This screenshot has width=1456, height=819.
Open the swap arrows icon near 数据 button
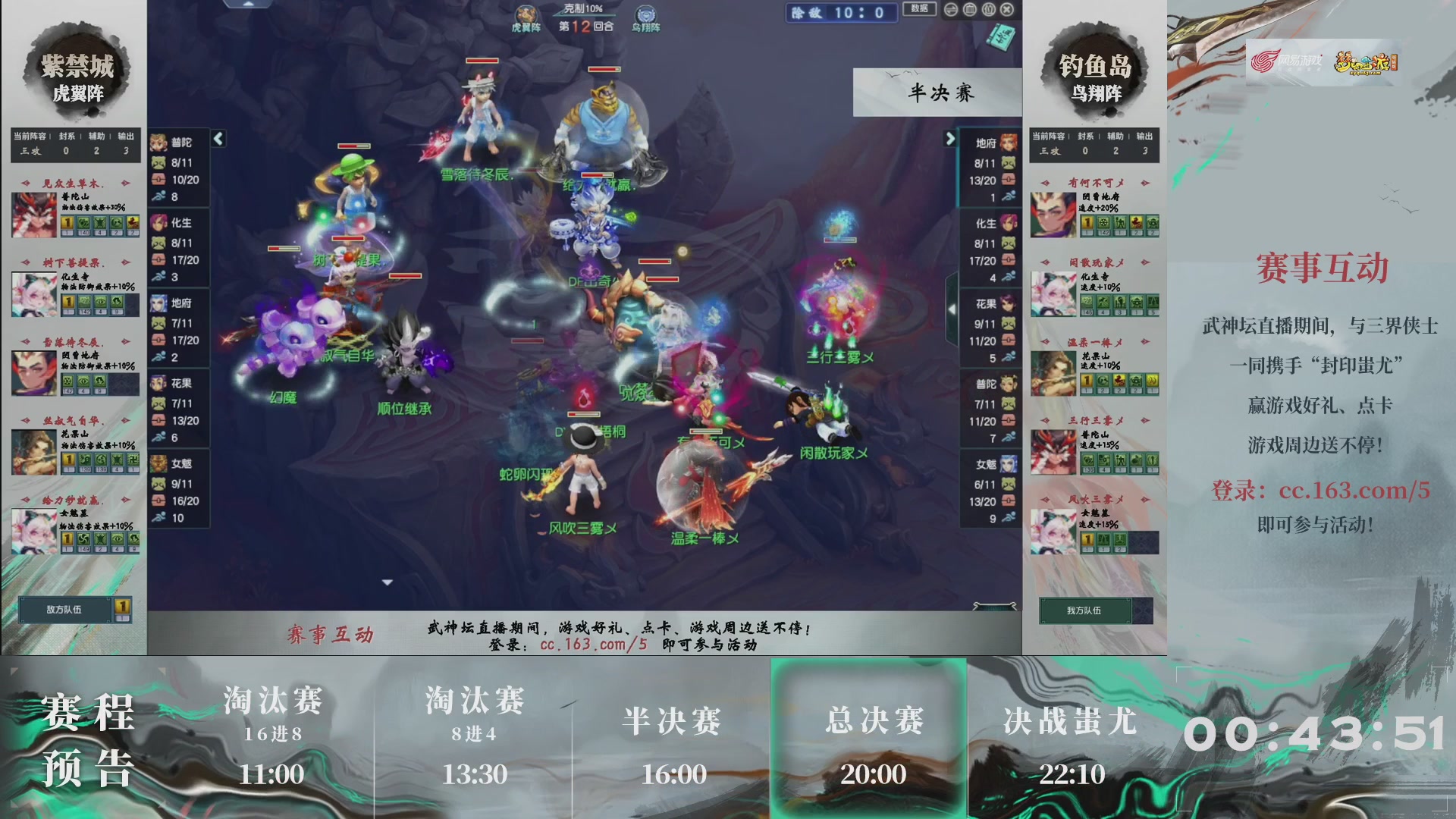pyautogui.click(x=952, y=9)
